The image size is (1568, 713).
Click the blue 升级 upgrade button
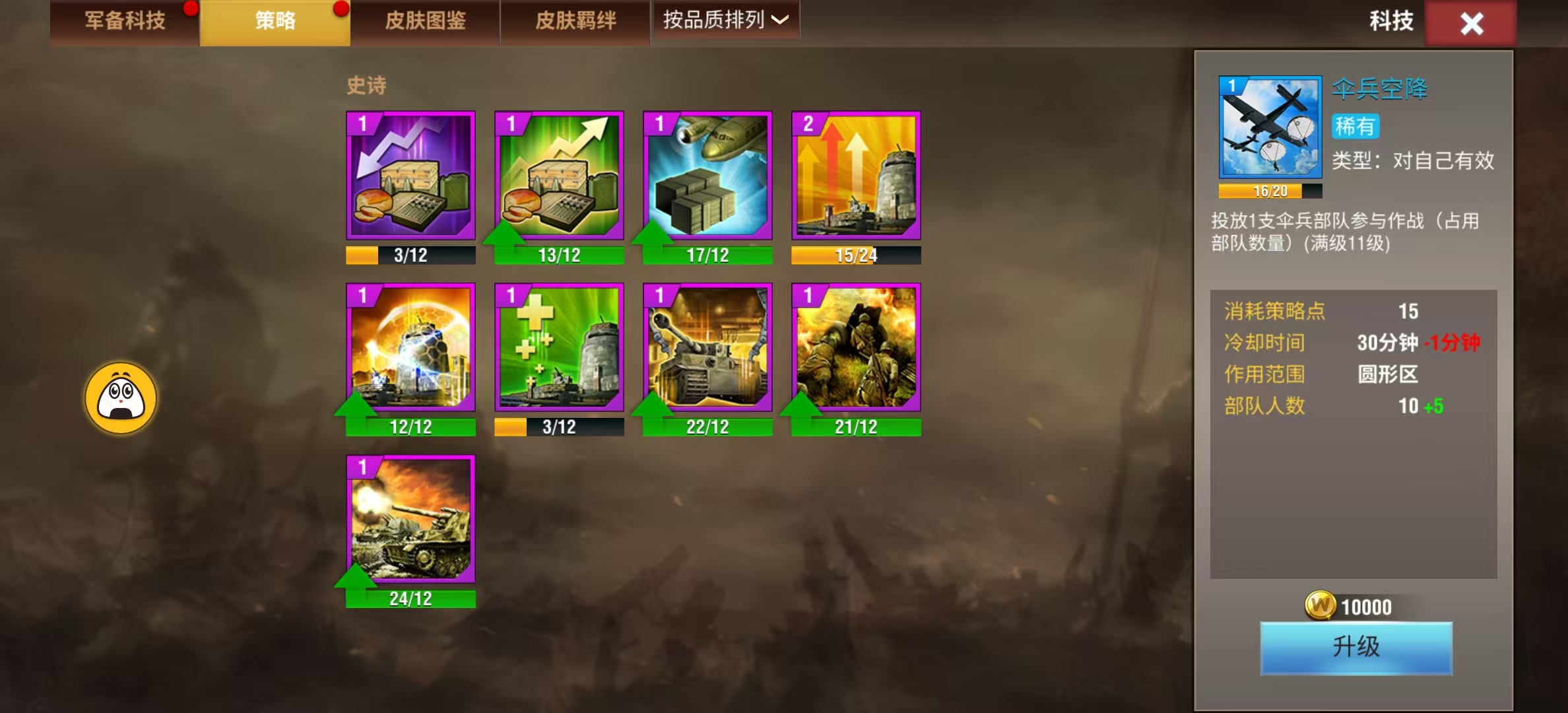pyautogui.click(x=1356, y=648)
